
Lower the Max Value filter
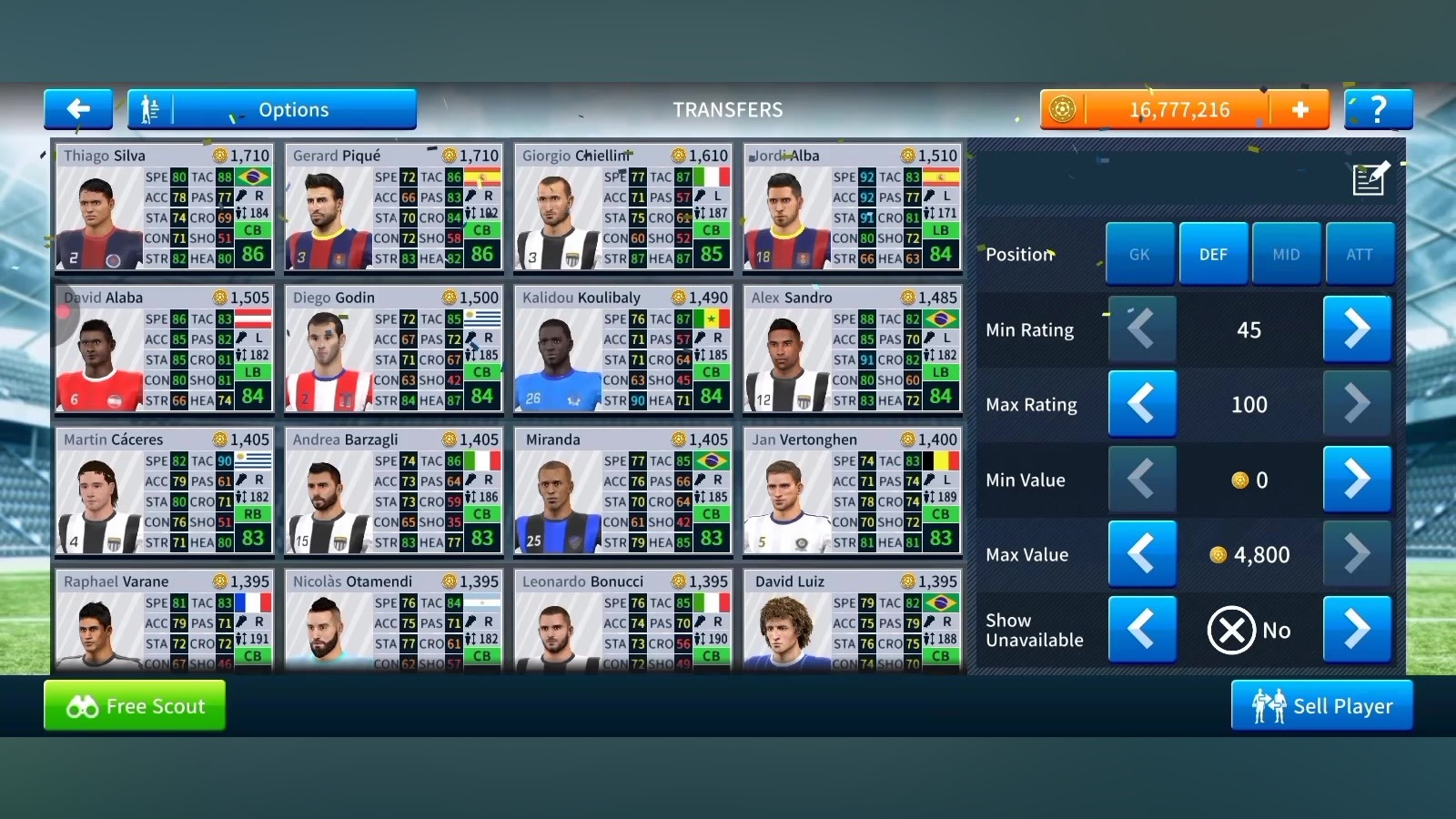(x=1141, y=554)
